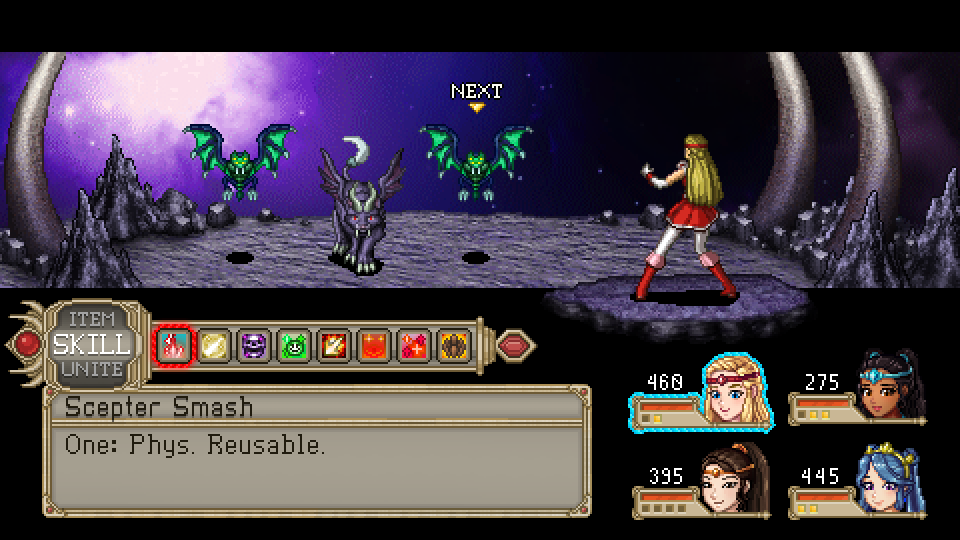The height and width of the screenshot is (540, 960).
Task: Activate the green smiling face skill
Action: tap(292, 346)
